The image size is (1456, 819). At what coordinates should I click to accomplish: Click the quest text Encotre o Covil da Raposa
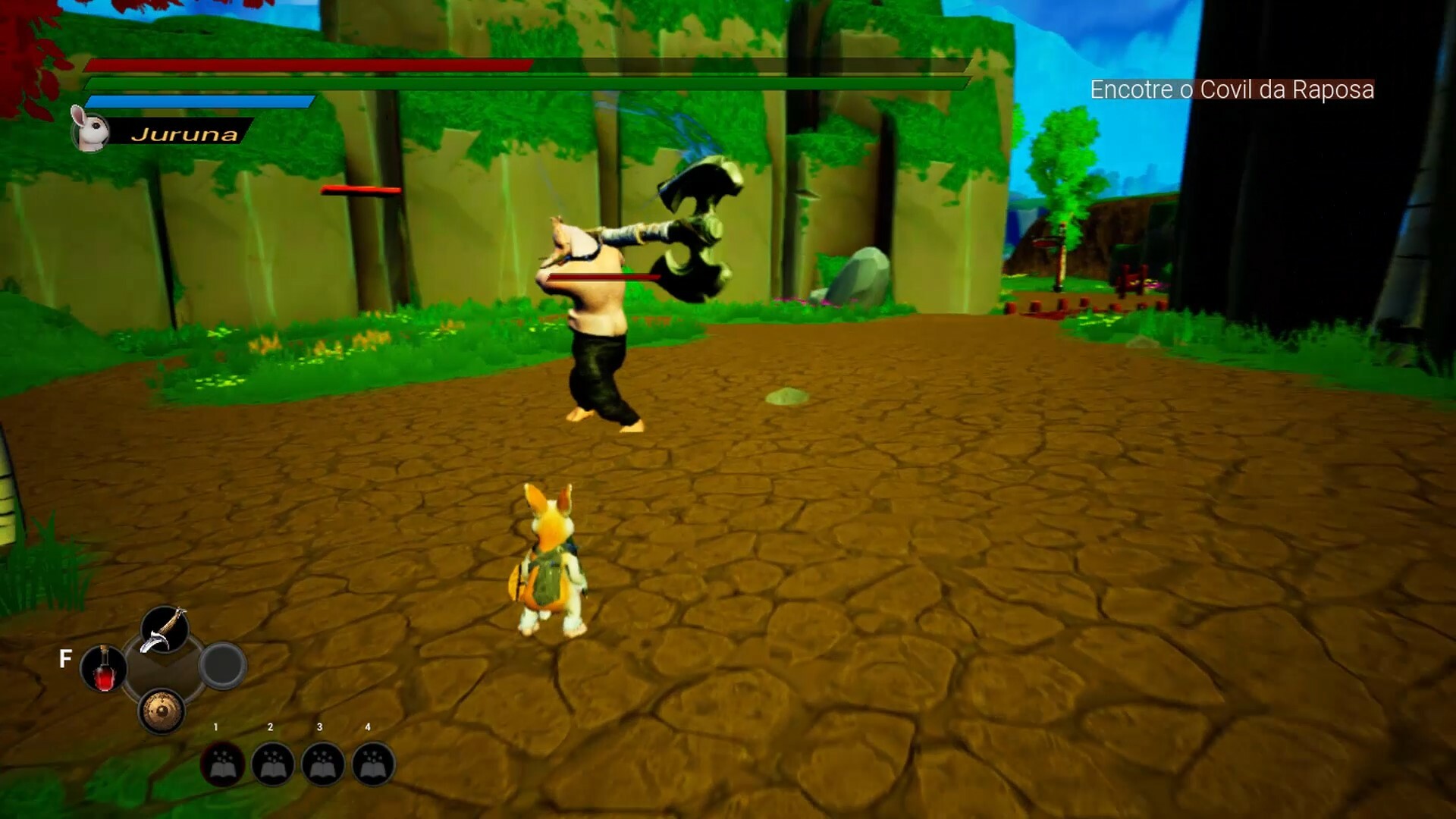[x=1232, y=89]
